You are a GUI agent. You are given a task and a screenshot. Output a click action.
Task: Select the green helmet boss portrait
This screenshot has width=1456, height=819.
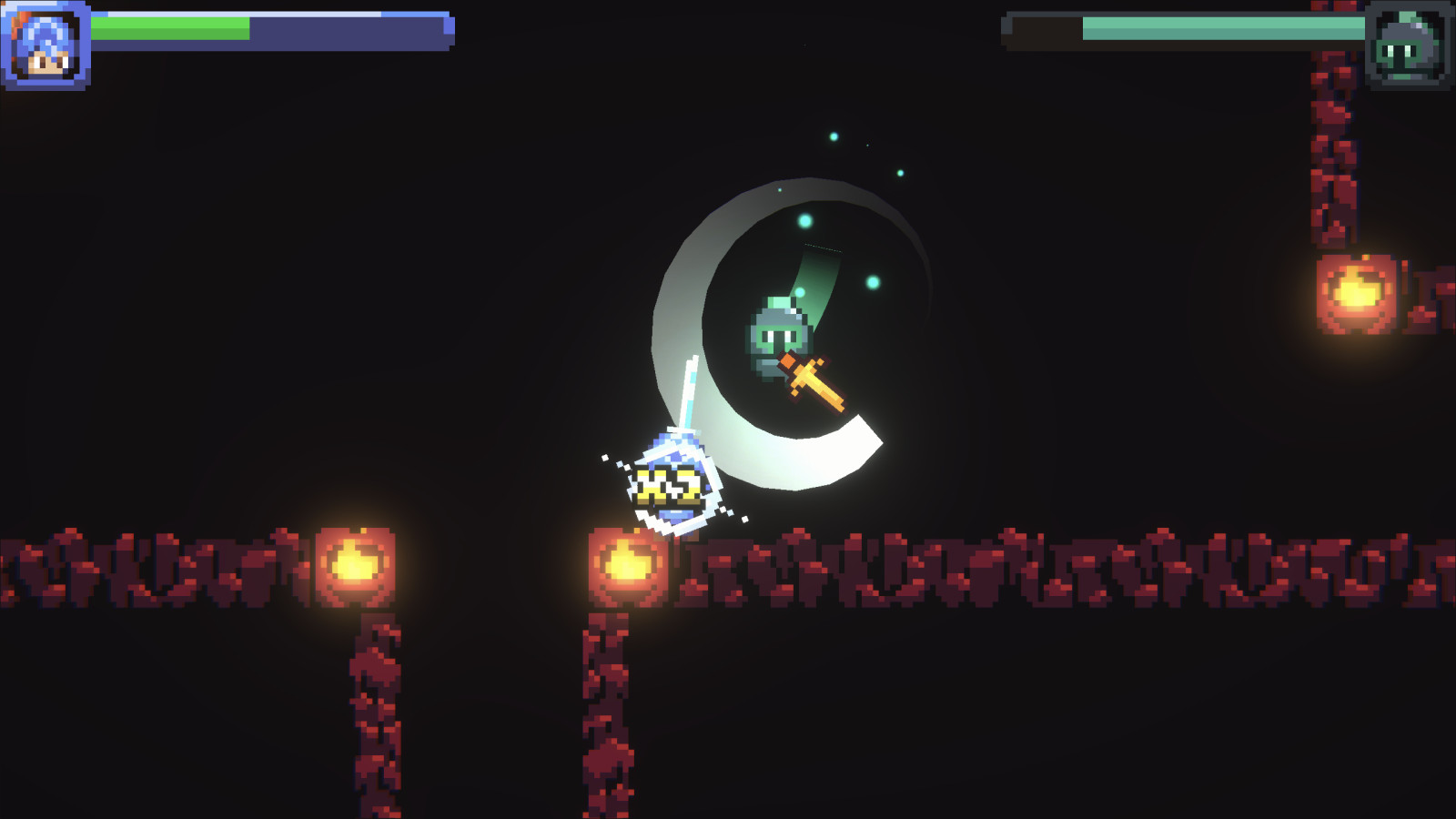click(1408, 45)
